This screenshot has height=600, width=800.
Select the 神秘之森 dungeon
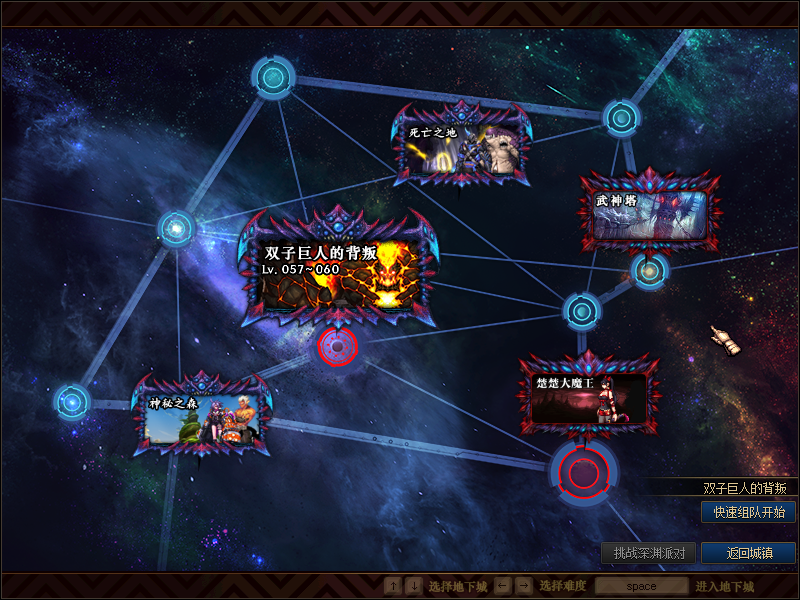click(203, 416)
